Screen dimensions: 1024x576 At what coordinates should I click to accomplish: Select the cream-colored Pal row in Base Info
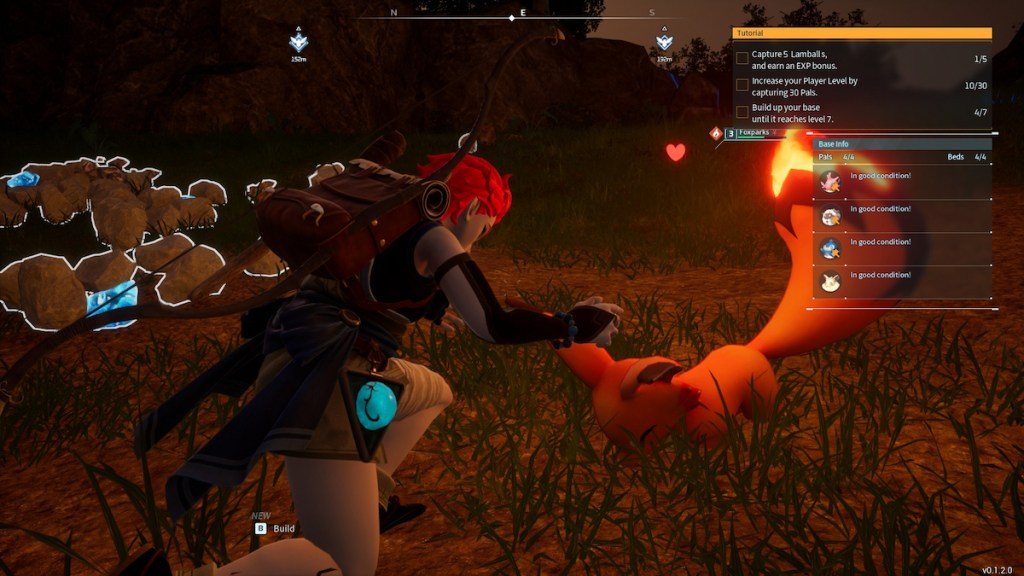pyautogui.click(x=901, y=281)
